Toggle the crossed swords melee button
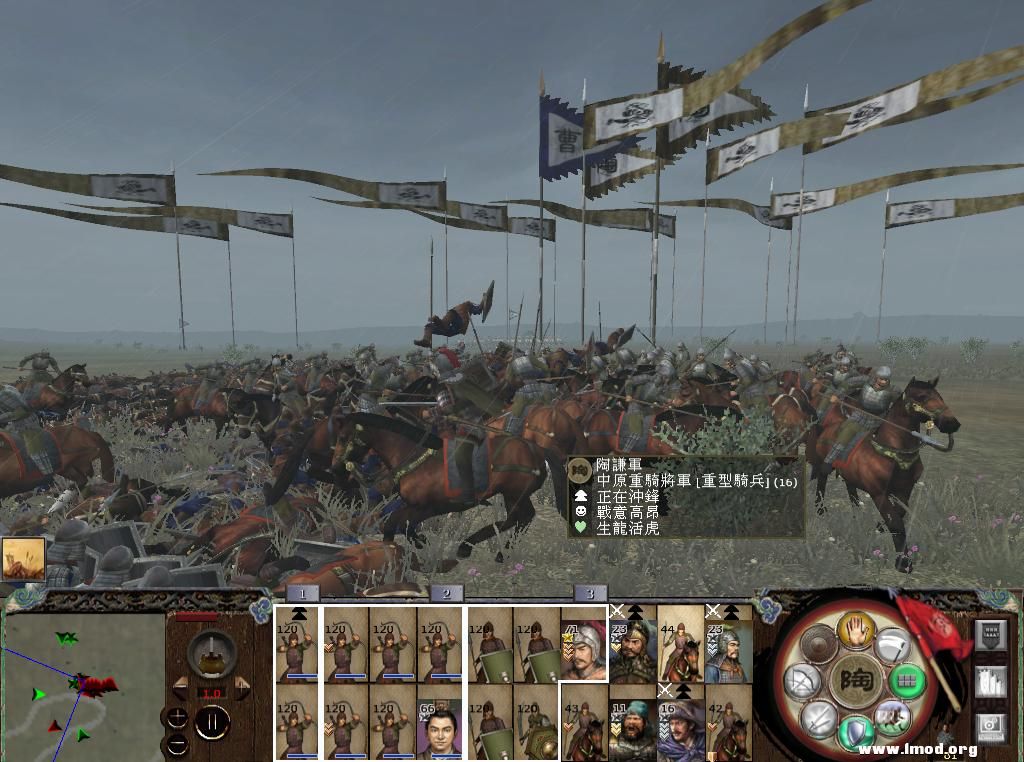 click(819, 717)
